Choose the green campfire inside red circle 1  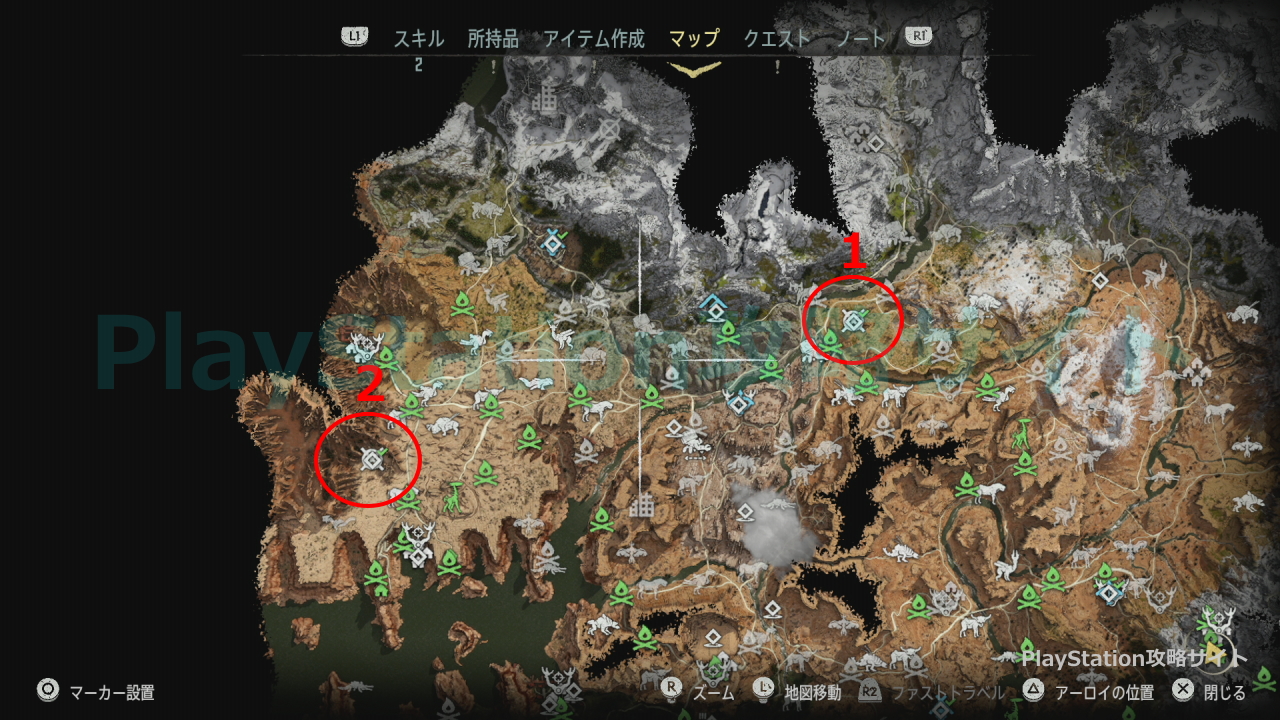point(829,340)
